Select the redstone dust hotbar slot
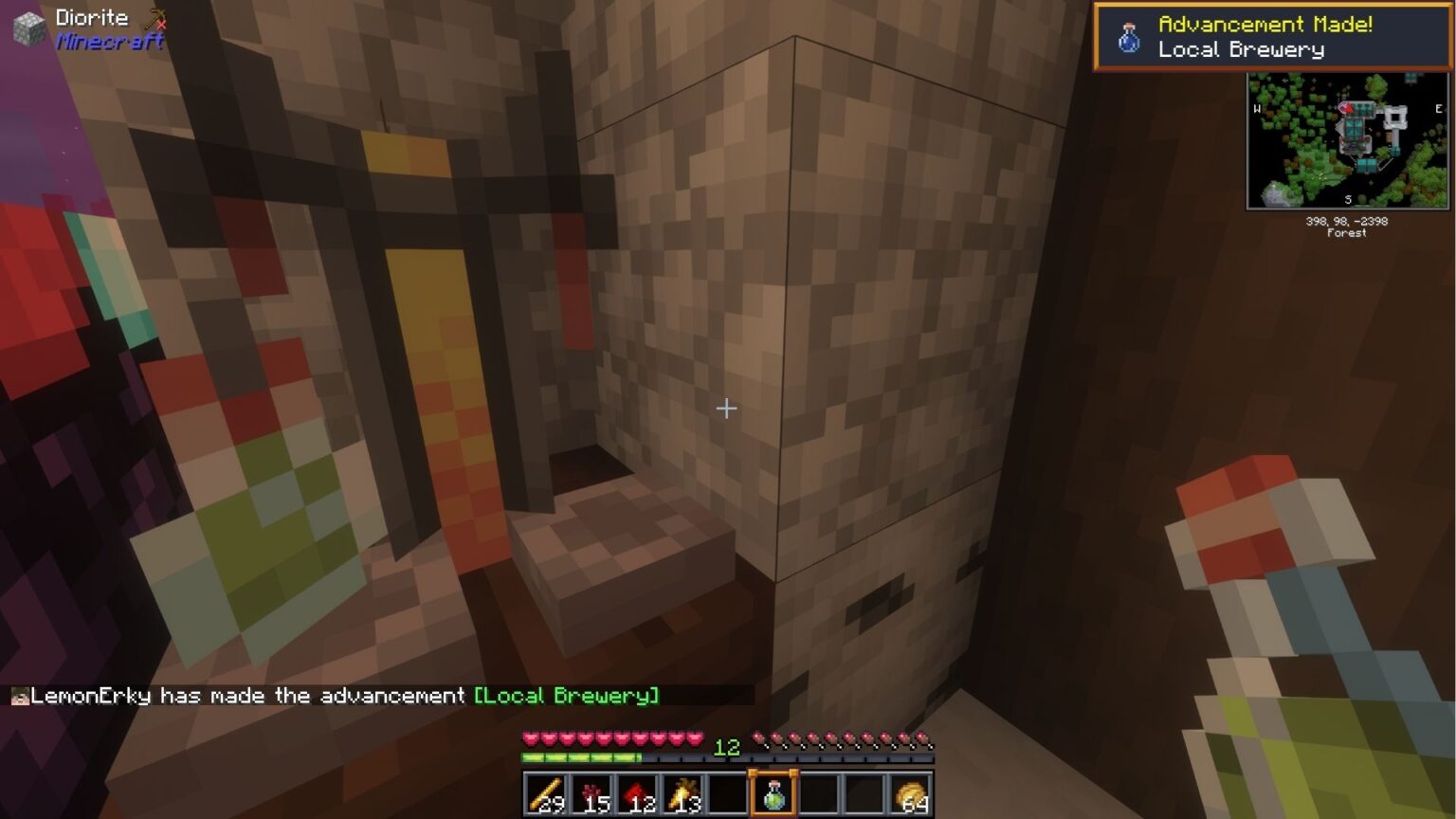Screen dimensions: 1456x819 tap(636, 792)
